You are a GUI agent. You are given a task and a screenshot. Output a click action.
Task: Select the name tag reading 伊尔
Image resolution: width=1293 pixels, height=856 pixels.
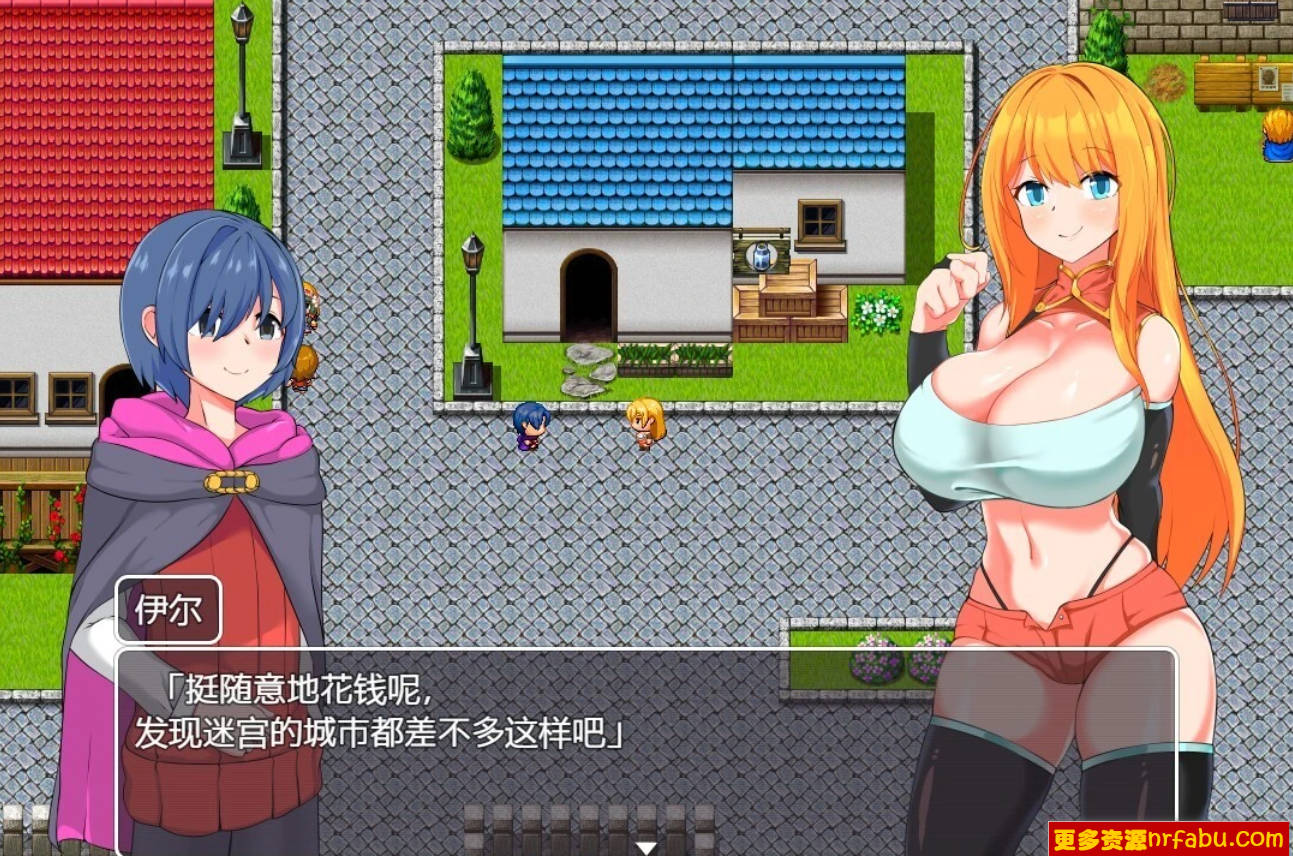pos(168,608)
